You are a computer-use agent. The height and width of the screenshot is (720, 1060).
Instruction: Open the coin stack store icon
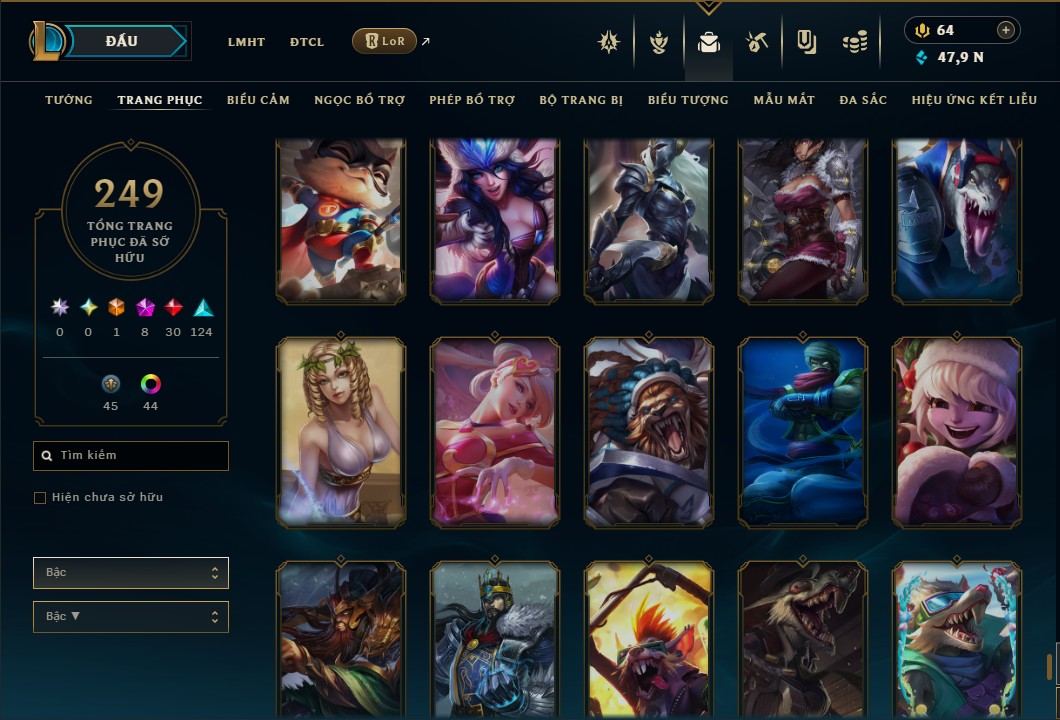(853, 43)
